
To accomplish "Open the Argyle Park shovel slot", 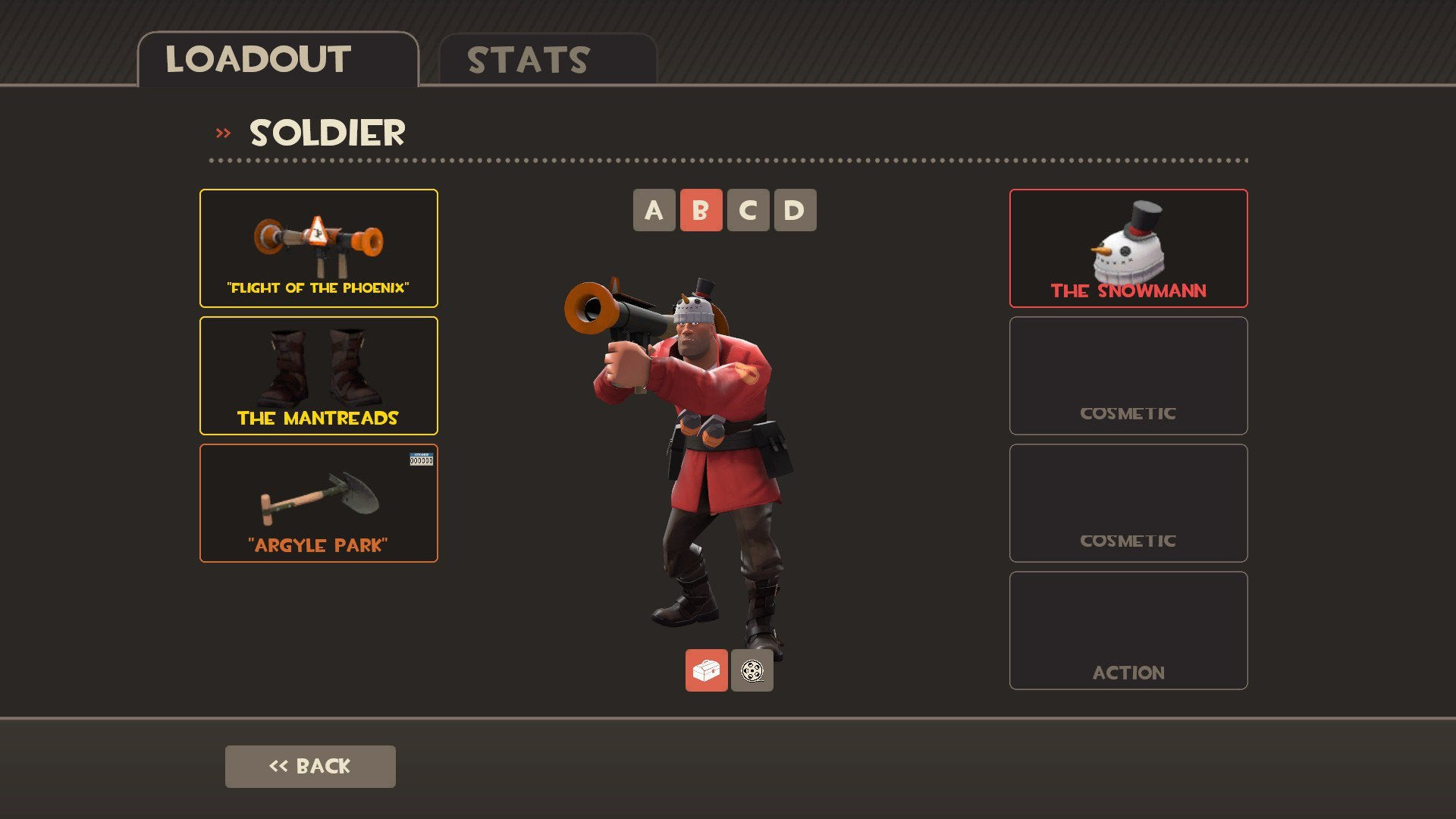I will [x=318, y=503].
